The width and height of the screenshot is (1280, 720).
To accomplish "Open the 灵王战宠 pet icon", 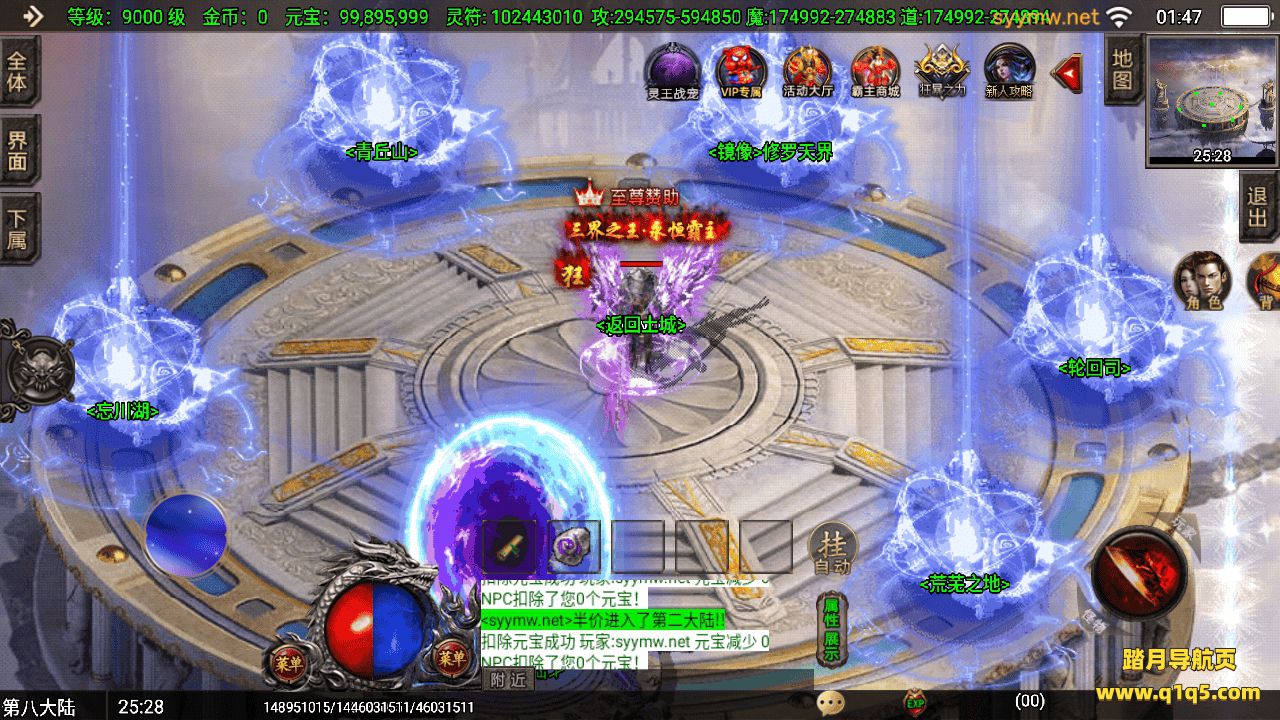I will (672, 71).
